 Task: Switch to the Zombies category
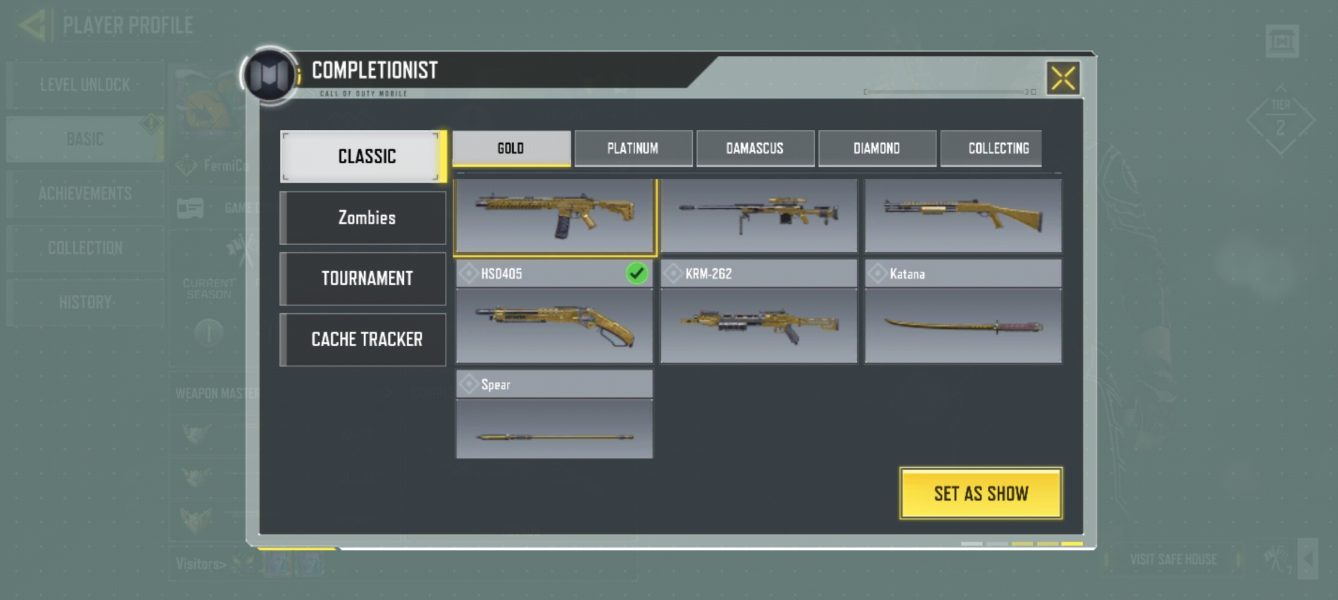(364, 217)
